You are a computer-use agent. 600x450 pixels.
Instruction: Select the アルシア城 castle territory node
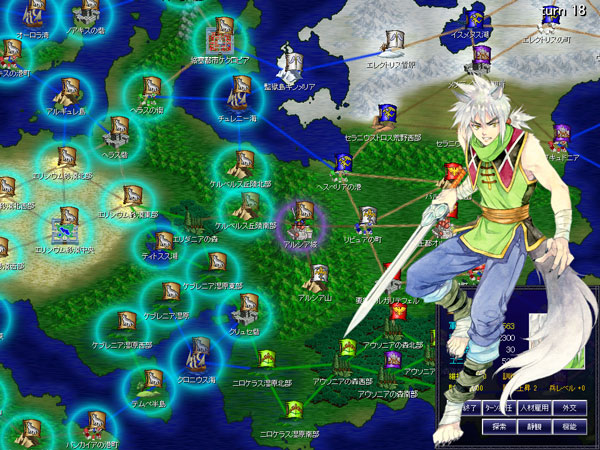point(302,214)
